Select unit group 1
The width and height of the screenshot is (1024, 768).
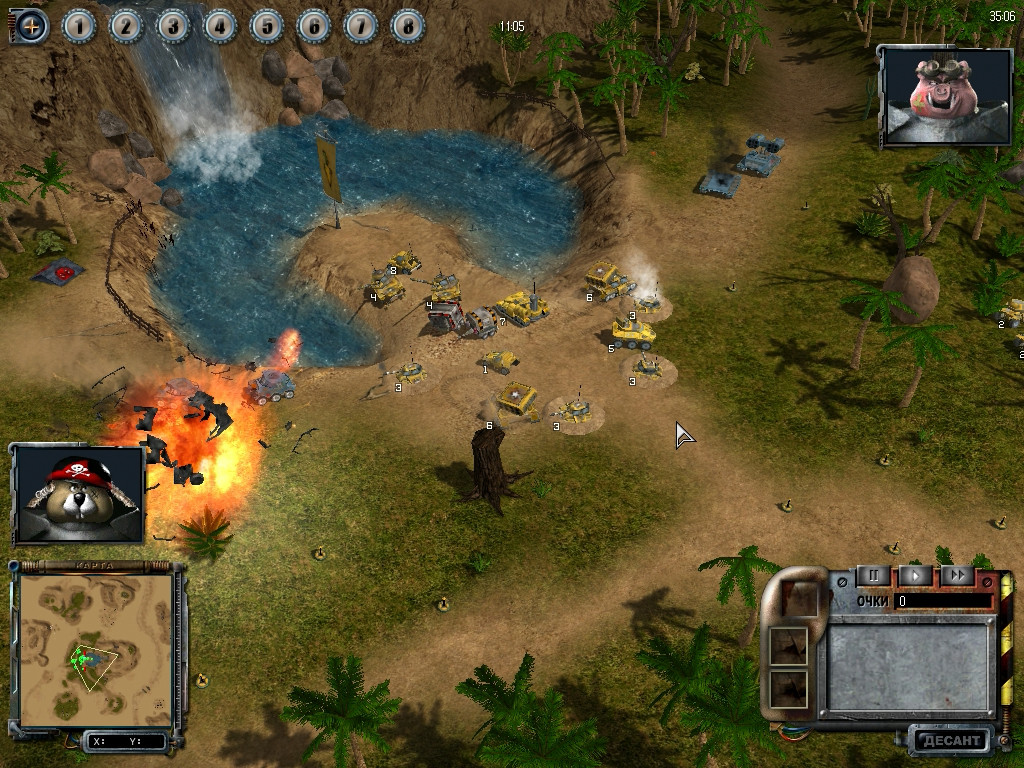[x=80, y=26]
